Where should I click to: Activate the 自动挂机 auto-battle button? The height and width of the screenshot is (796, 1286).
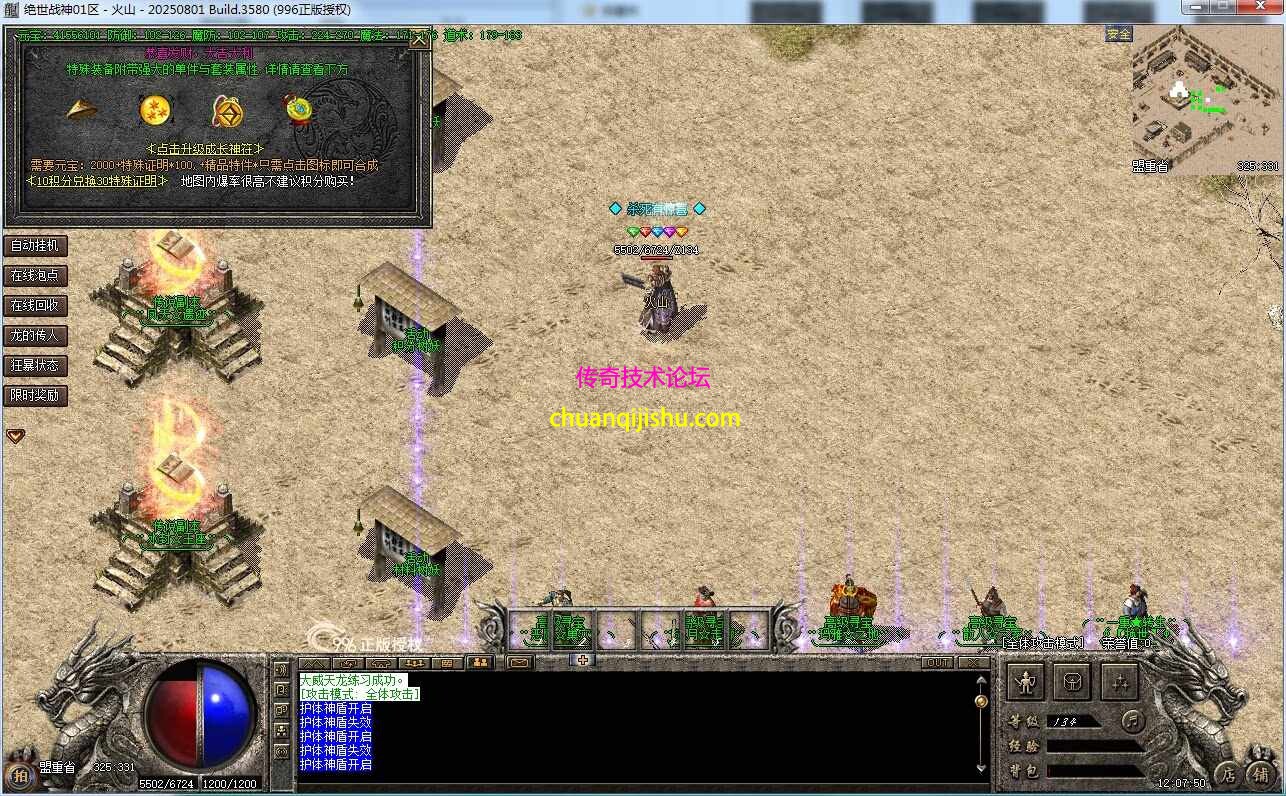tap(35, 245)
